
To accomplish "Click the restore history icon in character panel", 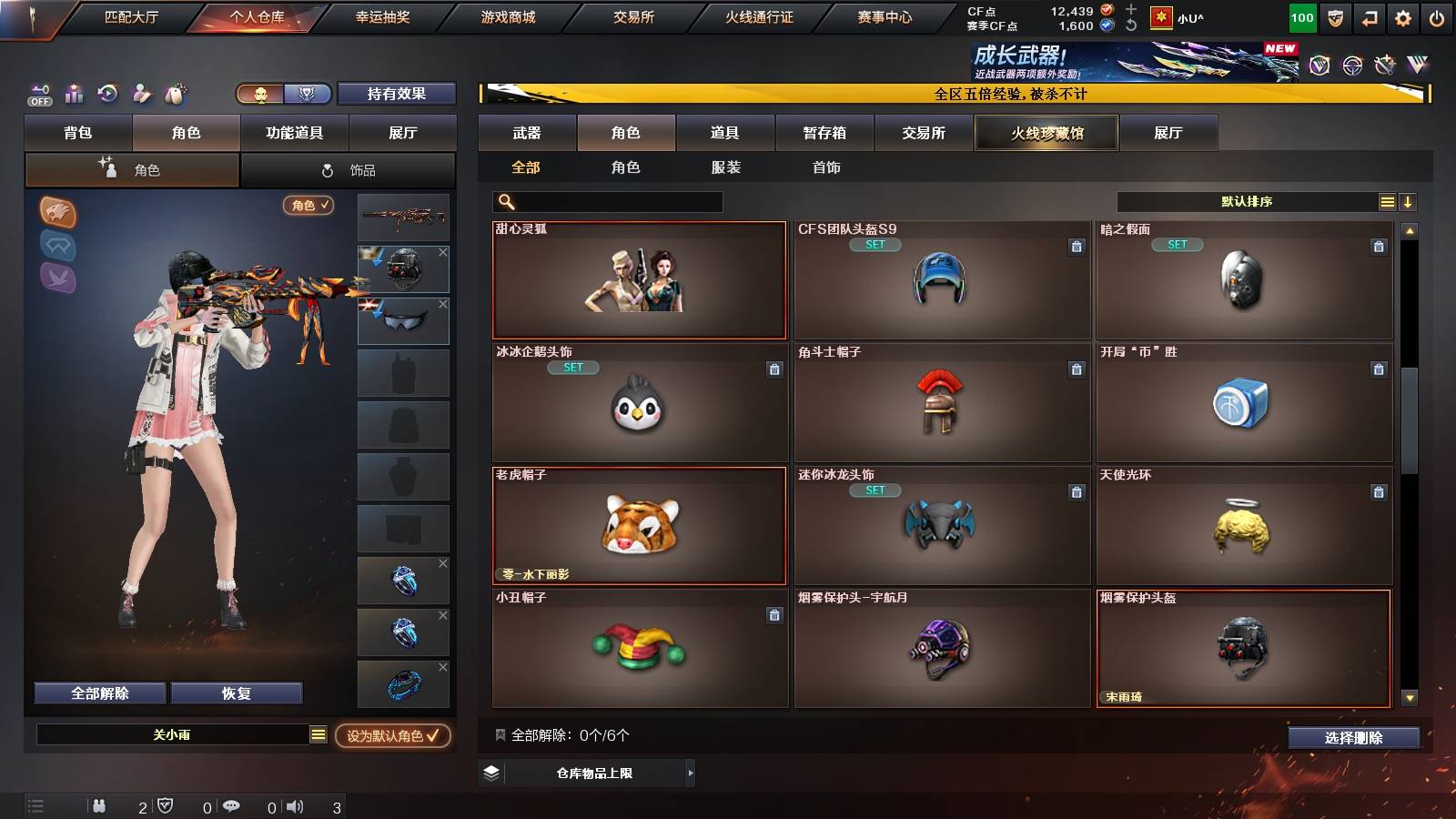I will 107,93.
